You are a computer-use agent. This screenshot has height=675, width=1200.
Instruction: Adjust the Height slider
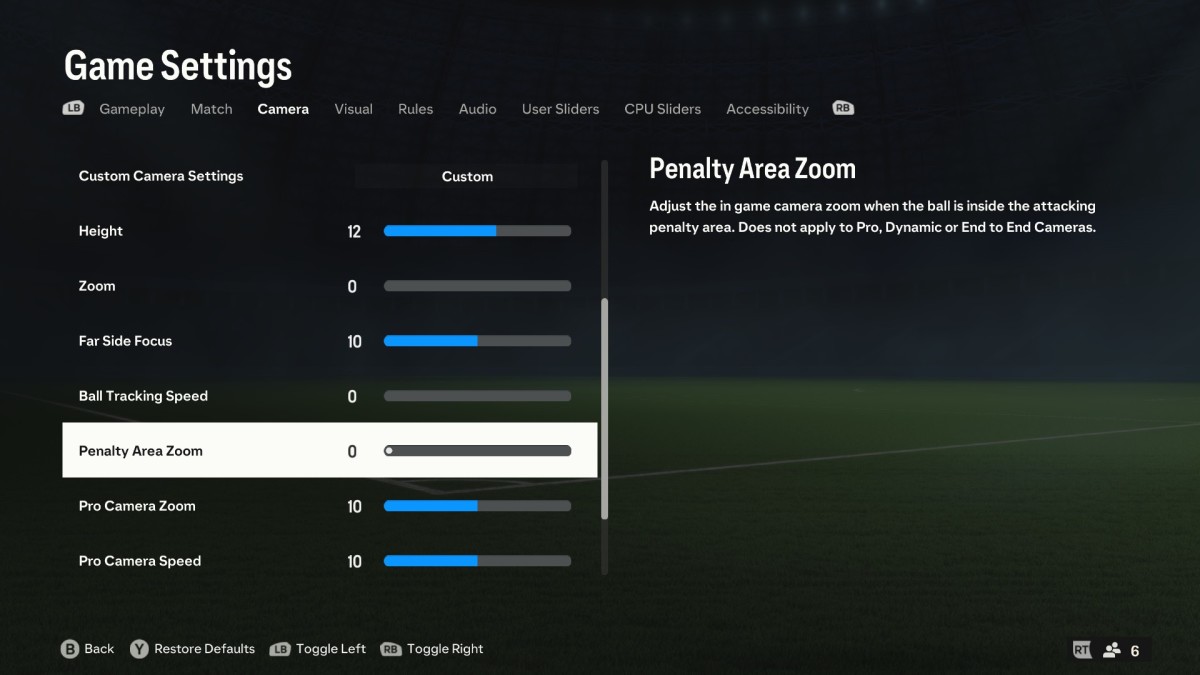point(477,231)
